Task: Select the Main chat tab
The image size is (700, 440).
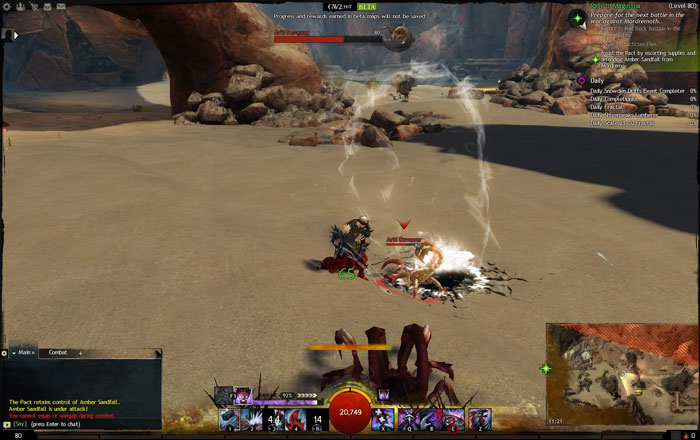Action: pyautogui.click(x=23, y=353)
